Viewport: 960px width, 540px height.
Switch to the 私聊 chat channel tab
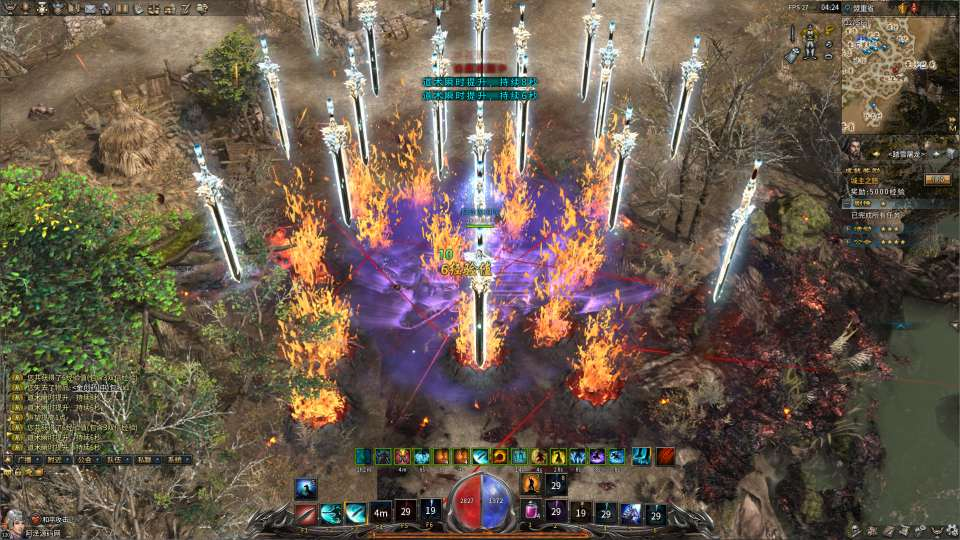click(x=146, y=460)
